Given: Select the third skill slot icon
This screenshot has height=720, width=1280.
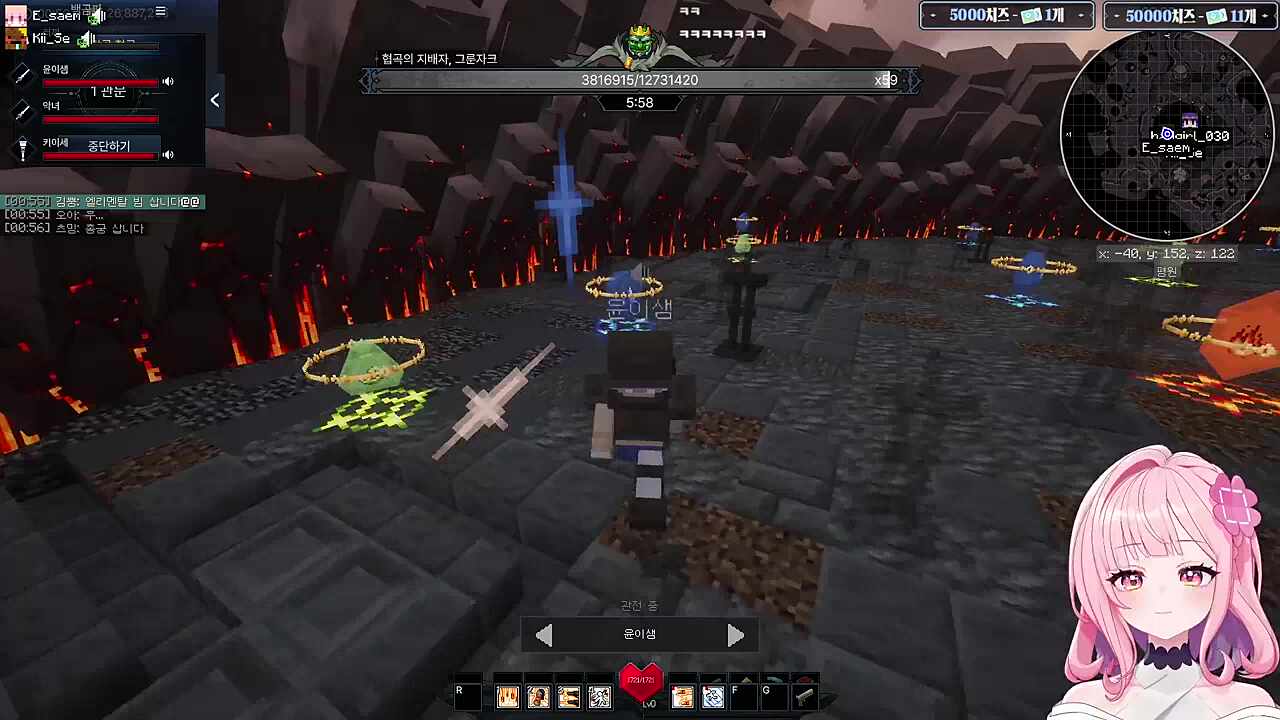Looking at the screenshot, I should (x=569, y=697).
